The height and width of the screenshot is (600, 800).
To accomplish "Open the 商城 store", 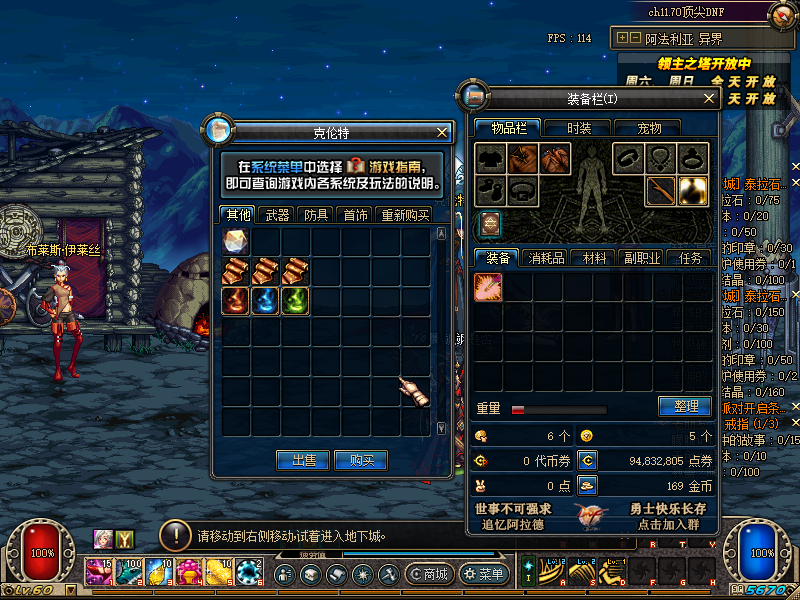I will (x=430, y=575).
